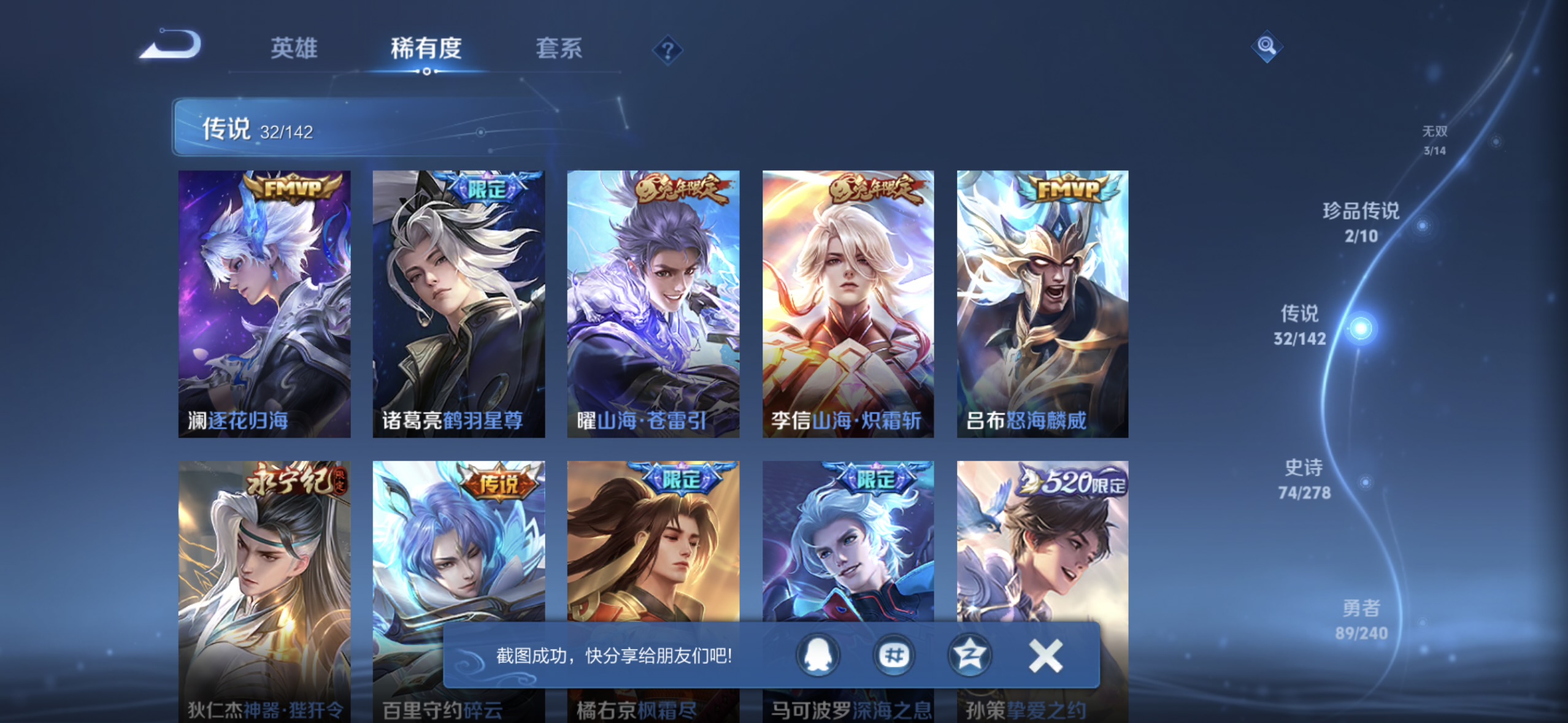Share the screenshot via the QQ penguin icon
Viewport: 1568px width, 723px height.
(x=818, y=655)
